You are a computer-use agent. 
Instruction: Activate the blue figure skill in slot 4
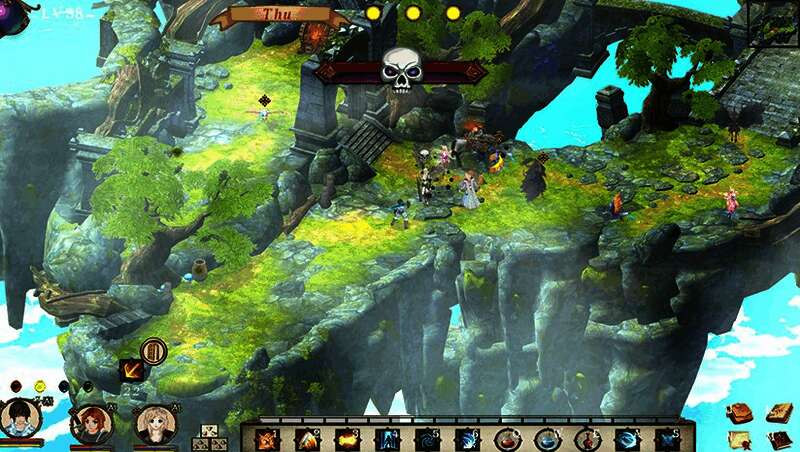click(x=387, y=438)
